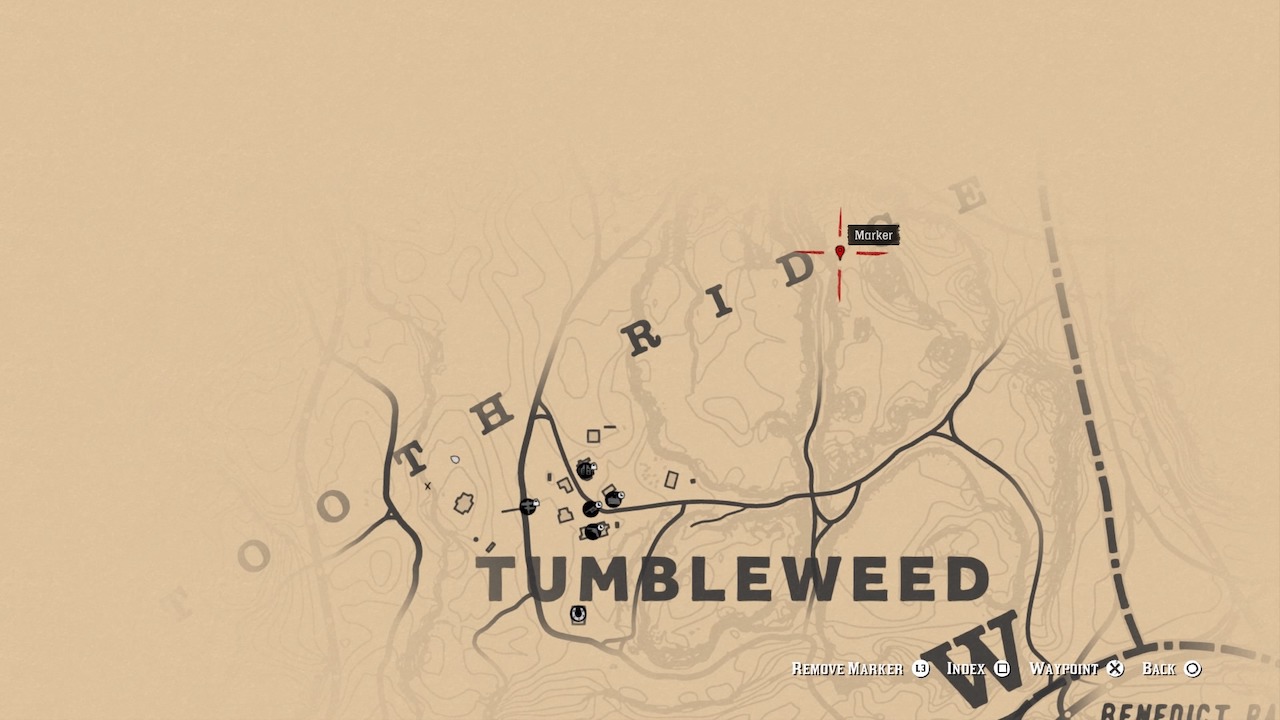Image resolution: width=1280 pixels, height=720 pixels.
Task: Select the shop icon on the western road
Action: (528, 507)
